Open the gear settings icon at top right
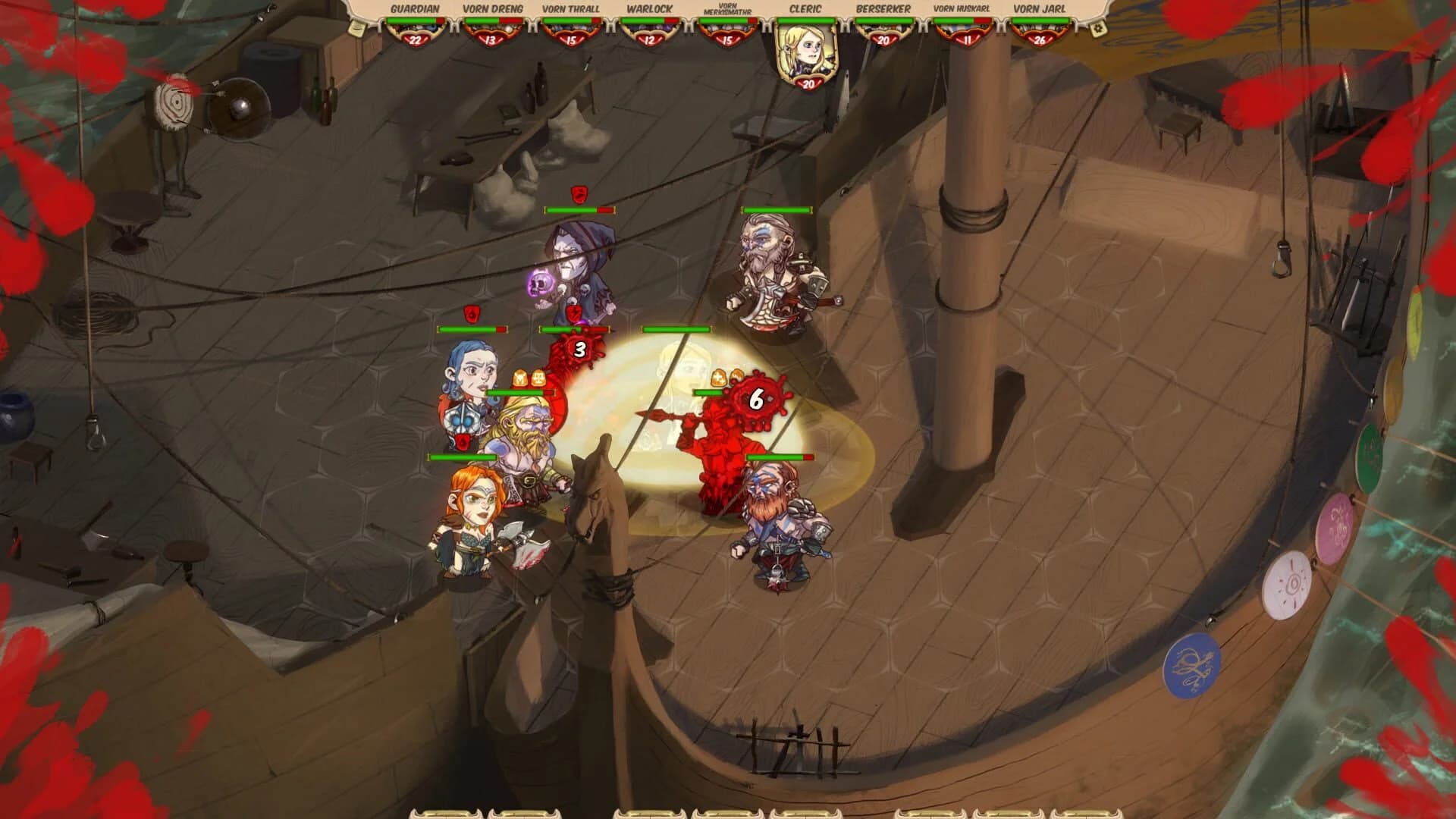This screenshot has width=1456, height=819. tap(1097, 28)
